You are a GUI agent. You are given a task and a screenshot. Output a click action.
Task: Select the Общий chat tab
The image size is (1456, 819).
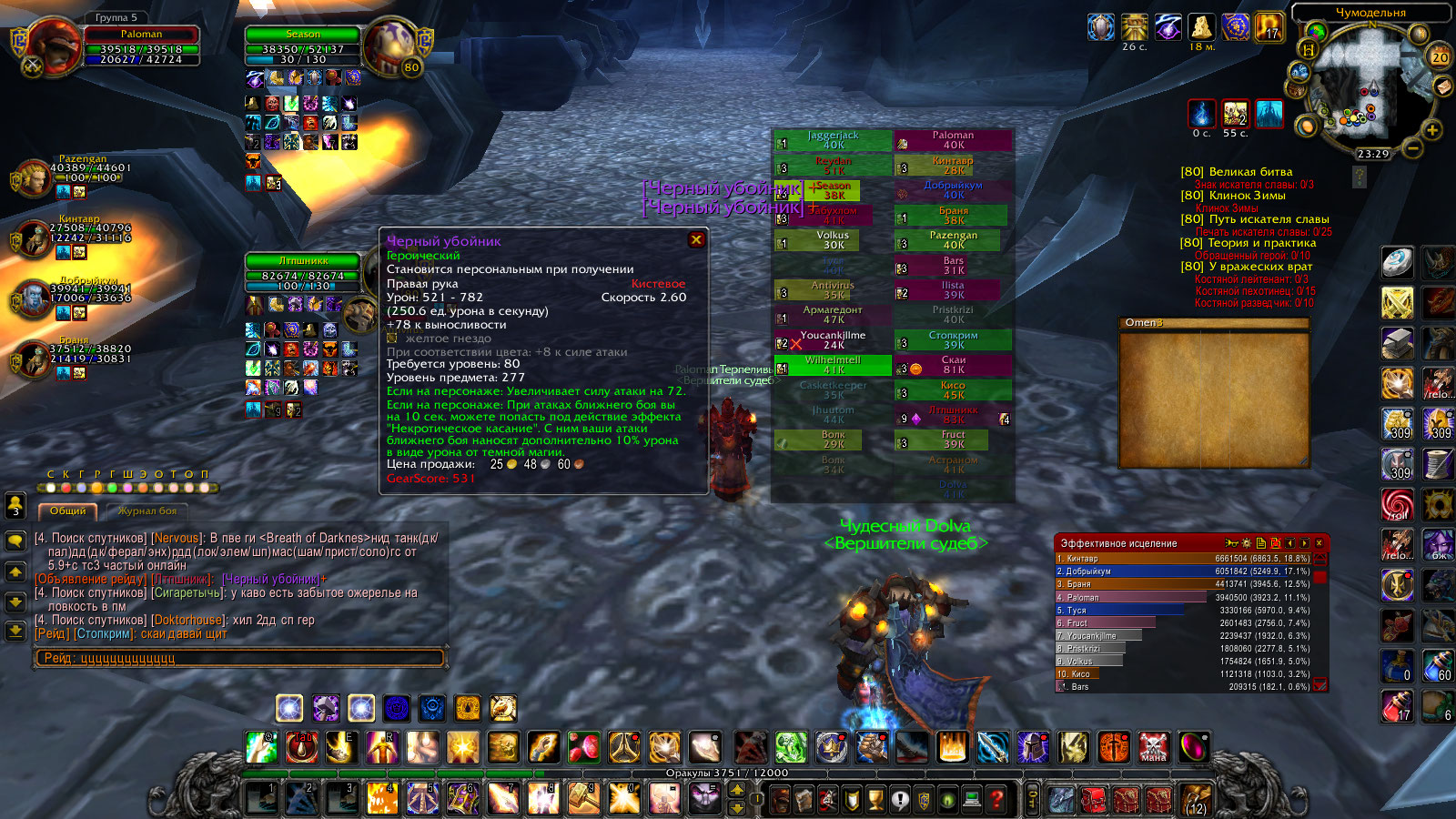point(68,511)
